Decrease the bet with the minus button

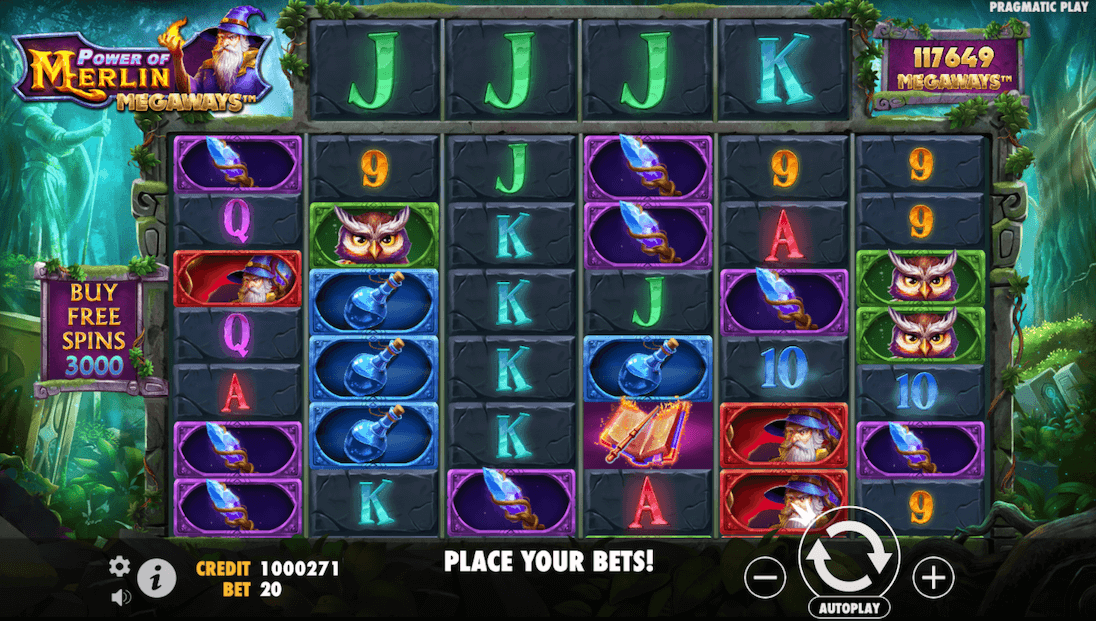point(766,577)
